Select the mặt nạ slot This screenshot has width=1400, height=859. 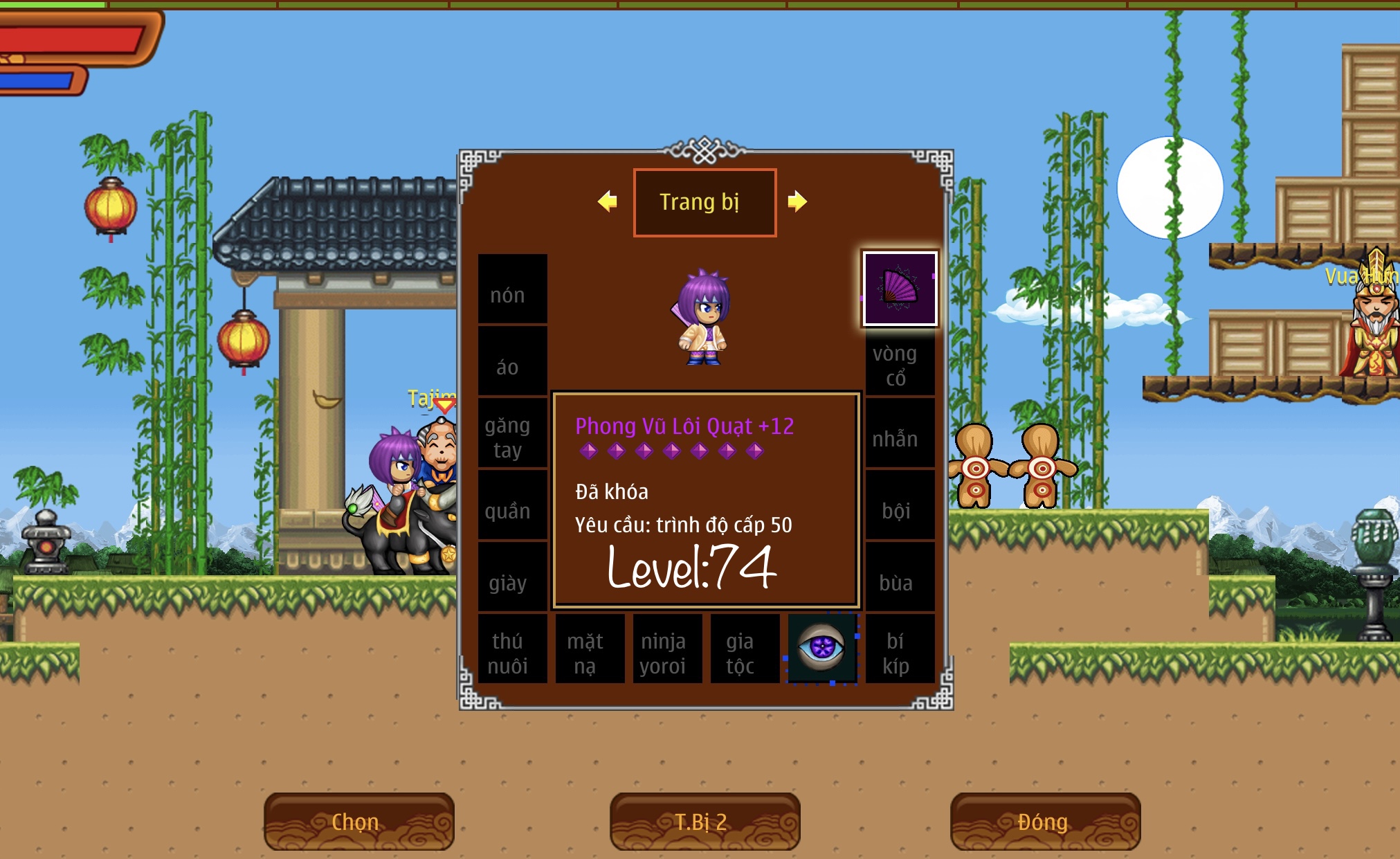(590, 649)
